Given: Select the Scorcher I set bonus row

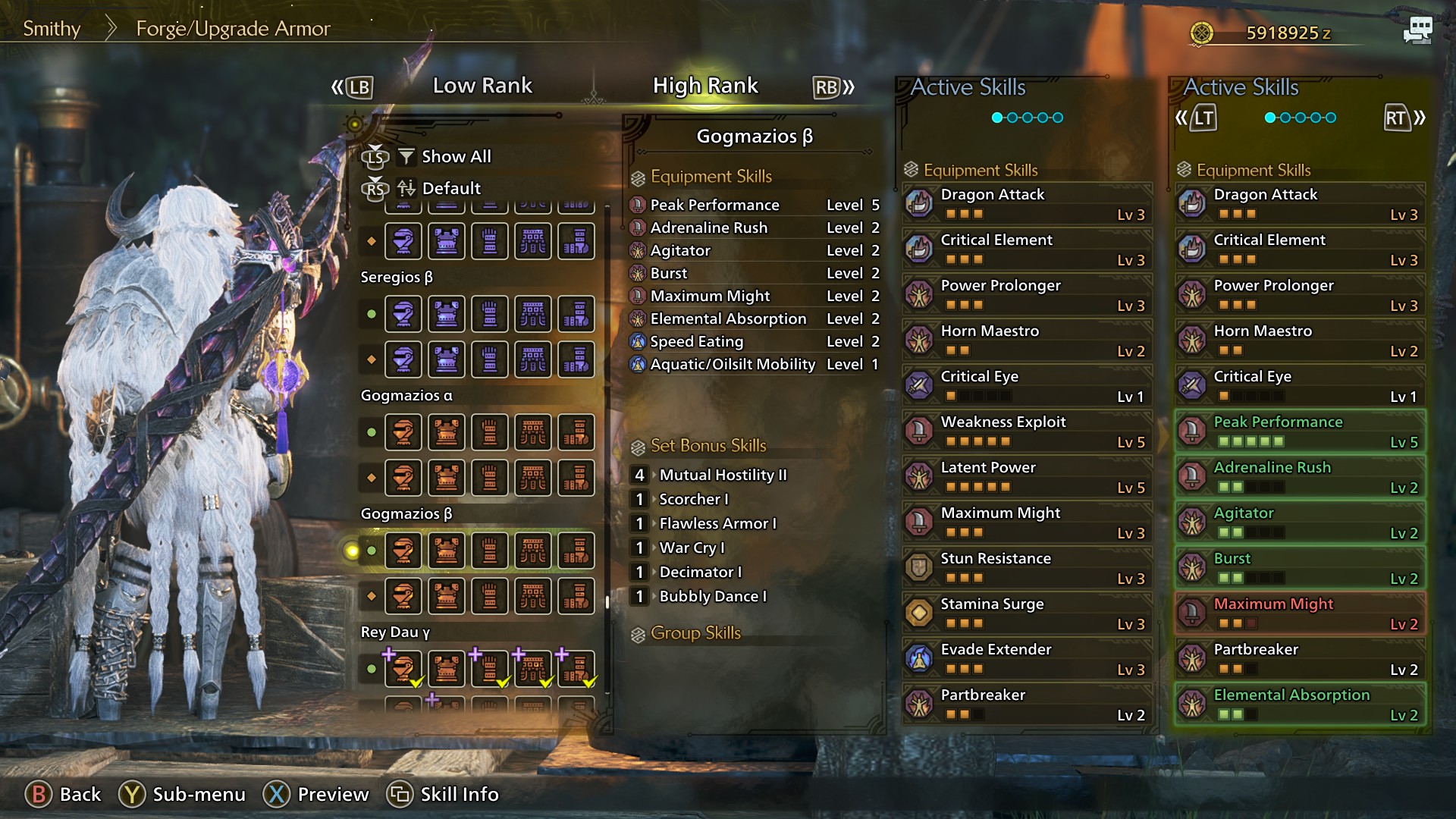Looking at the screenshot, I should click(x=693, y=499).
